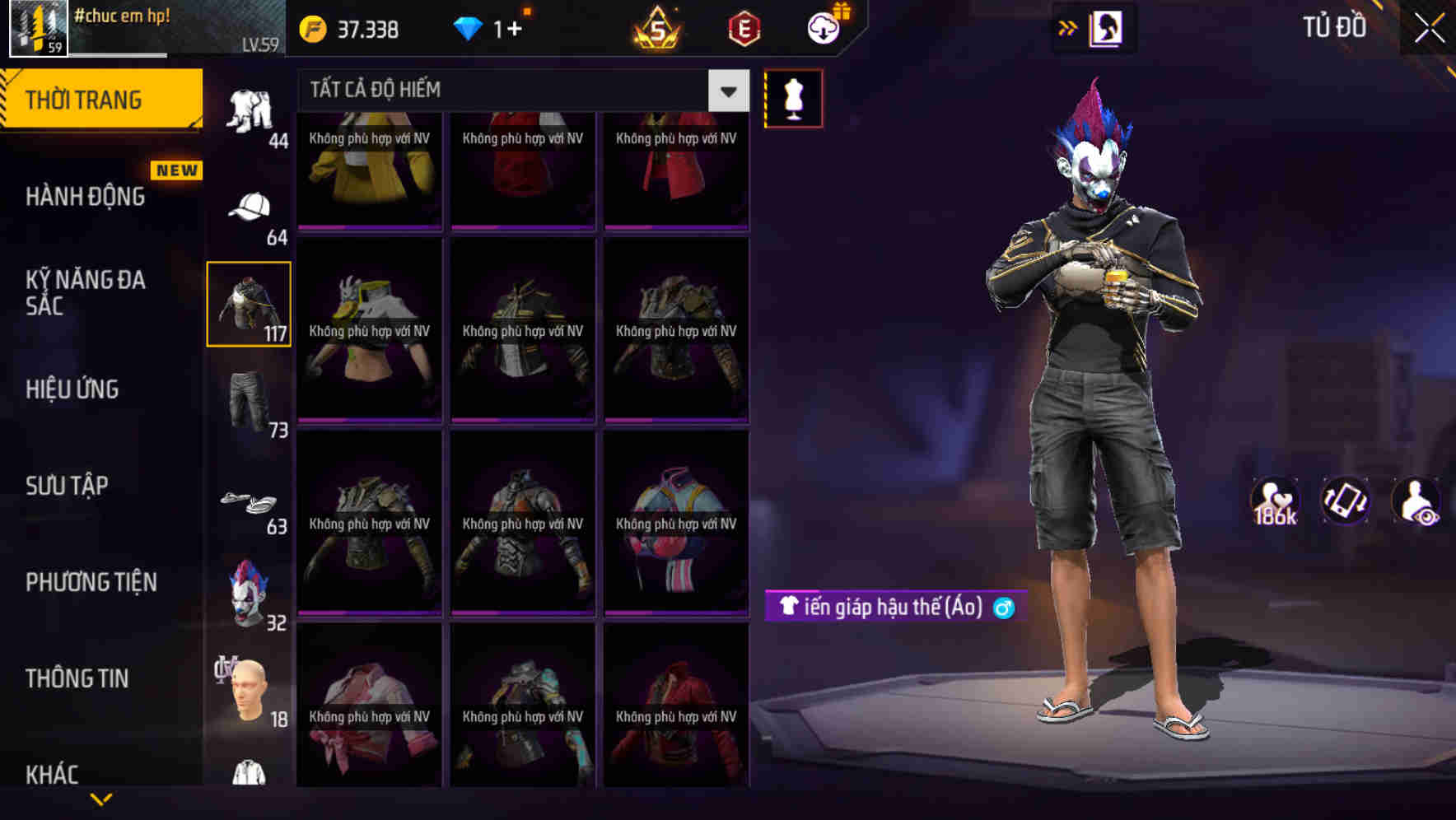Toggle the shirt category currently selected
The width and height of the screenshot is (1456, 820).
(x=249, y=305)
